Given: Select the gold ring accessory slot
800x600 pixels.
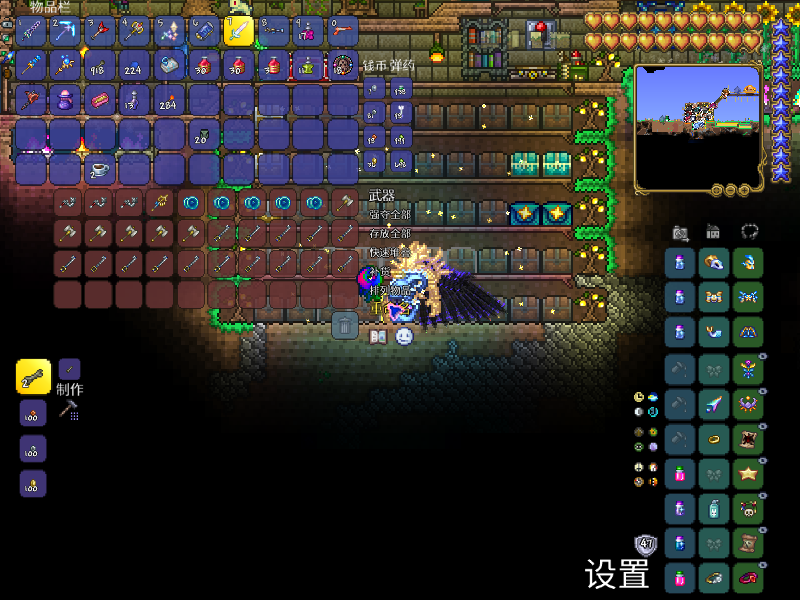Looking at the screenshot, I should pyautogui.click(x=714, y=438).
